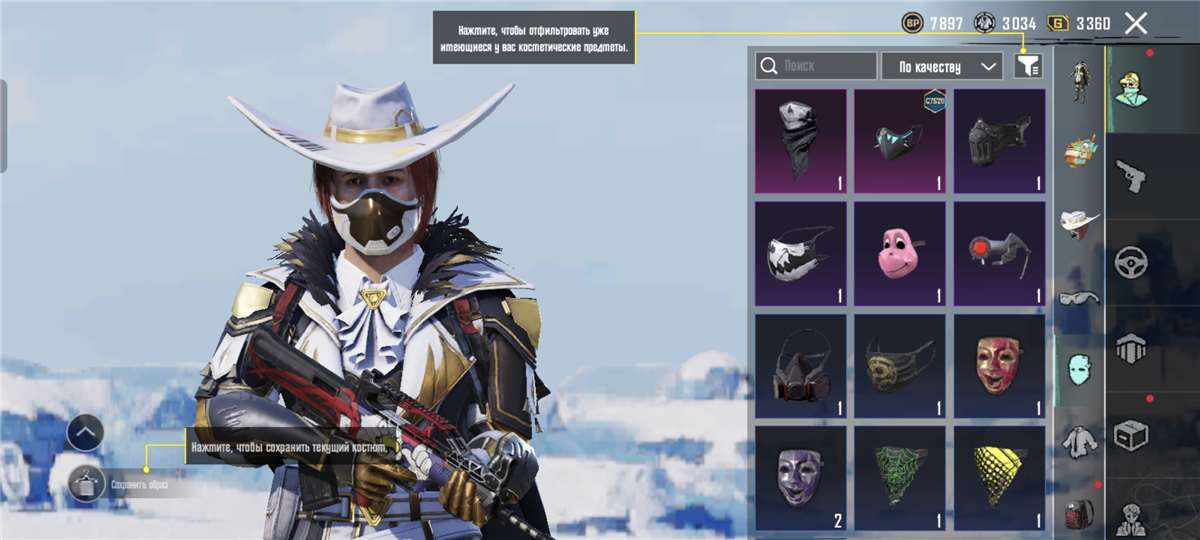The width and height of the screenshot is (1200, 540).
Task: Click the Сохранить образ hanger button
Action: (87, 484)
